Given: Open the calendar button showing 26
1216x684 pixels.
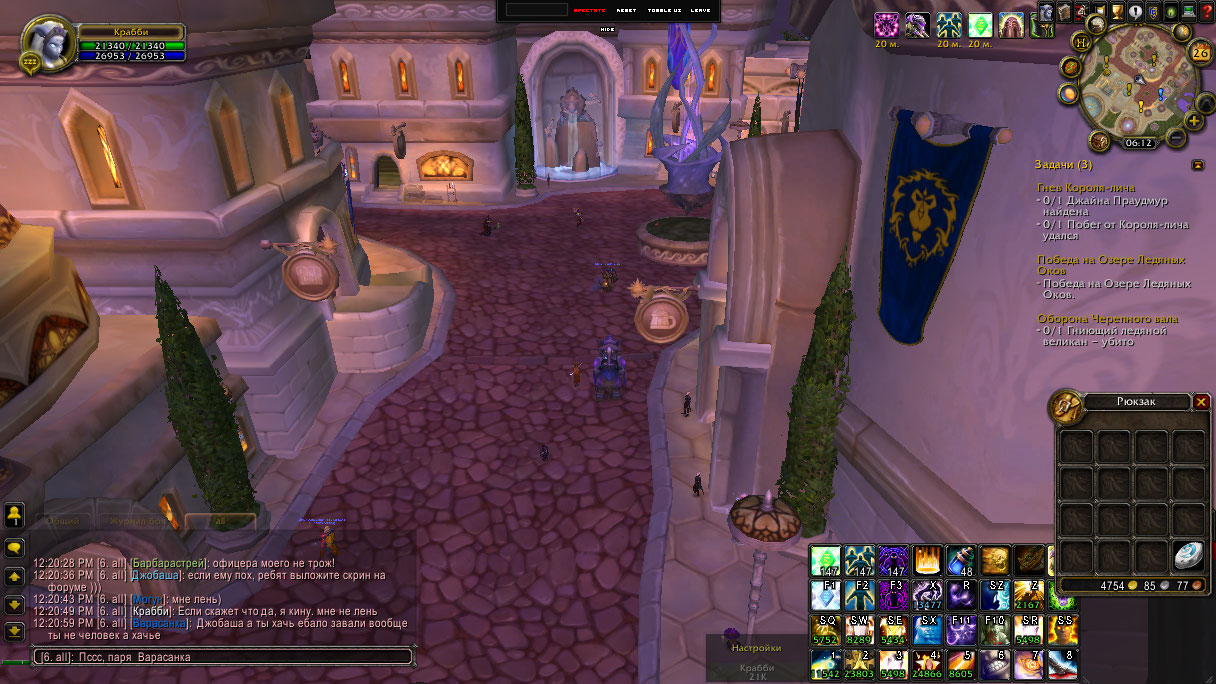Looking at the screenshot, I should tap(1199, 52).
